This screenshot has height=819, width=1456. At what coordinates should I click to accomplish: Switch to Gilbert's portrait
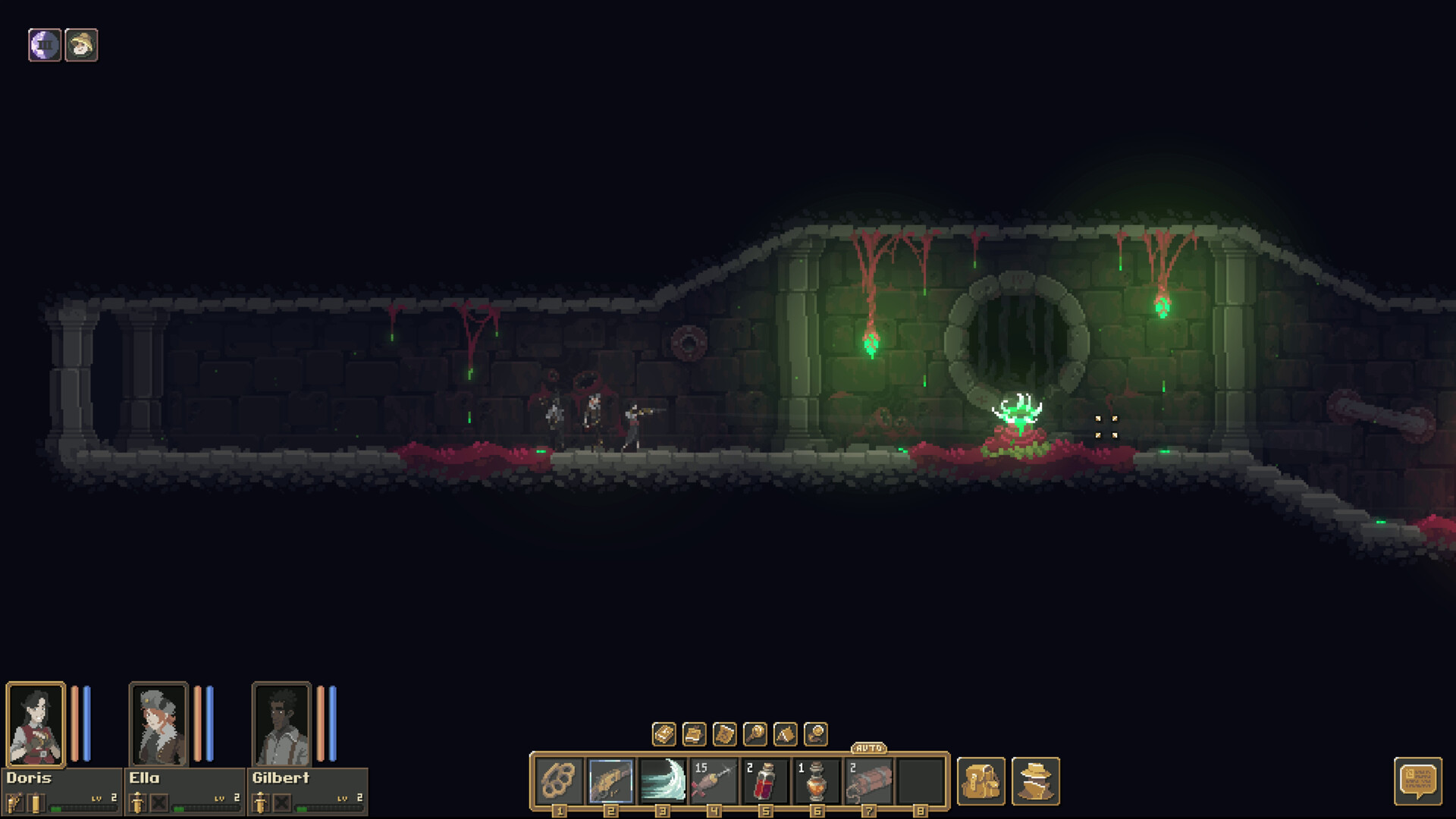(x=281, y=724)
